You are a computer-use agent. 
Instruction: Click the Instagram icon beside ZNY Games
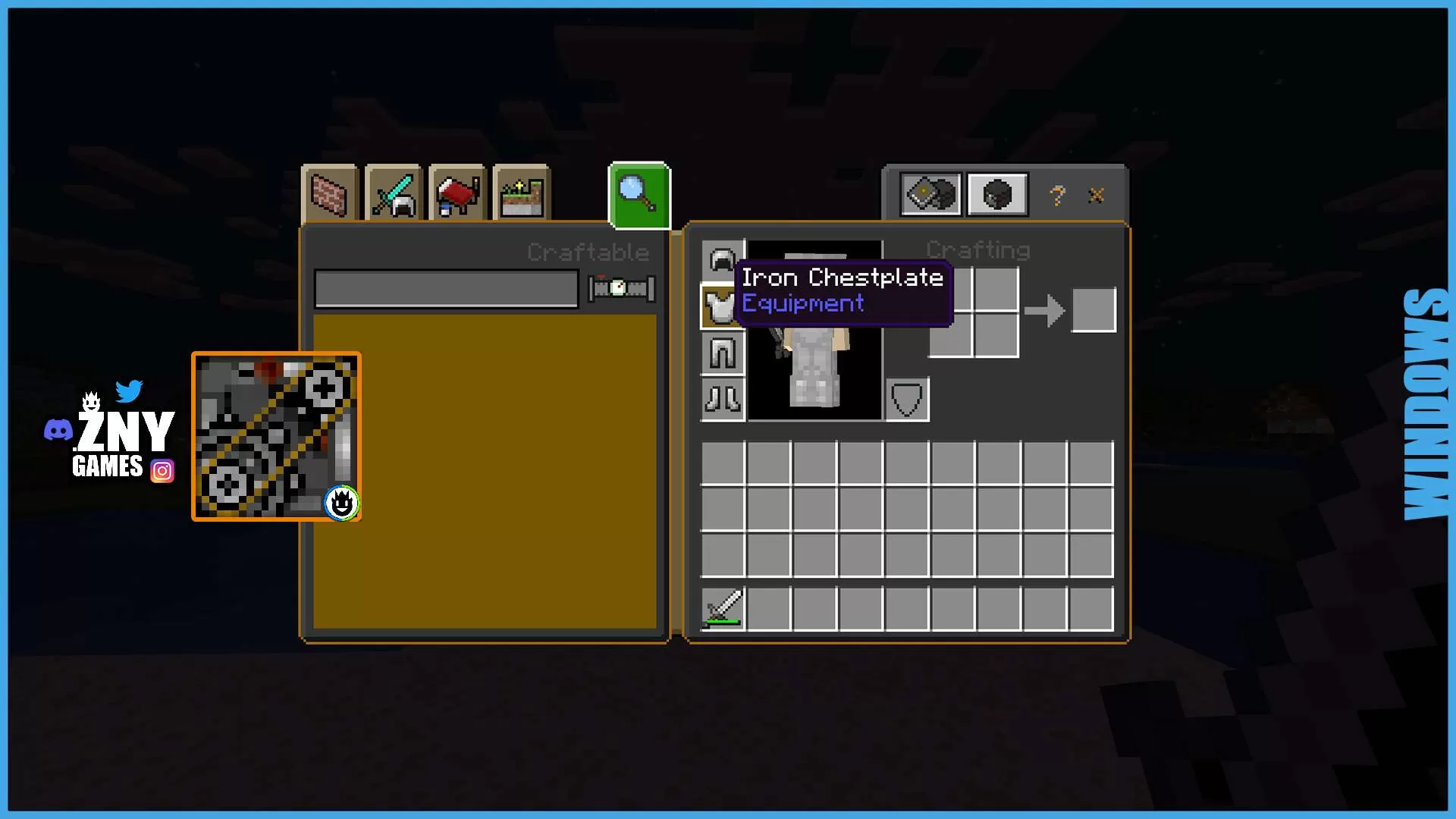tap(162, 470)
